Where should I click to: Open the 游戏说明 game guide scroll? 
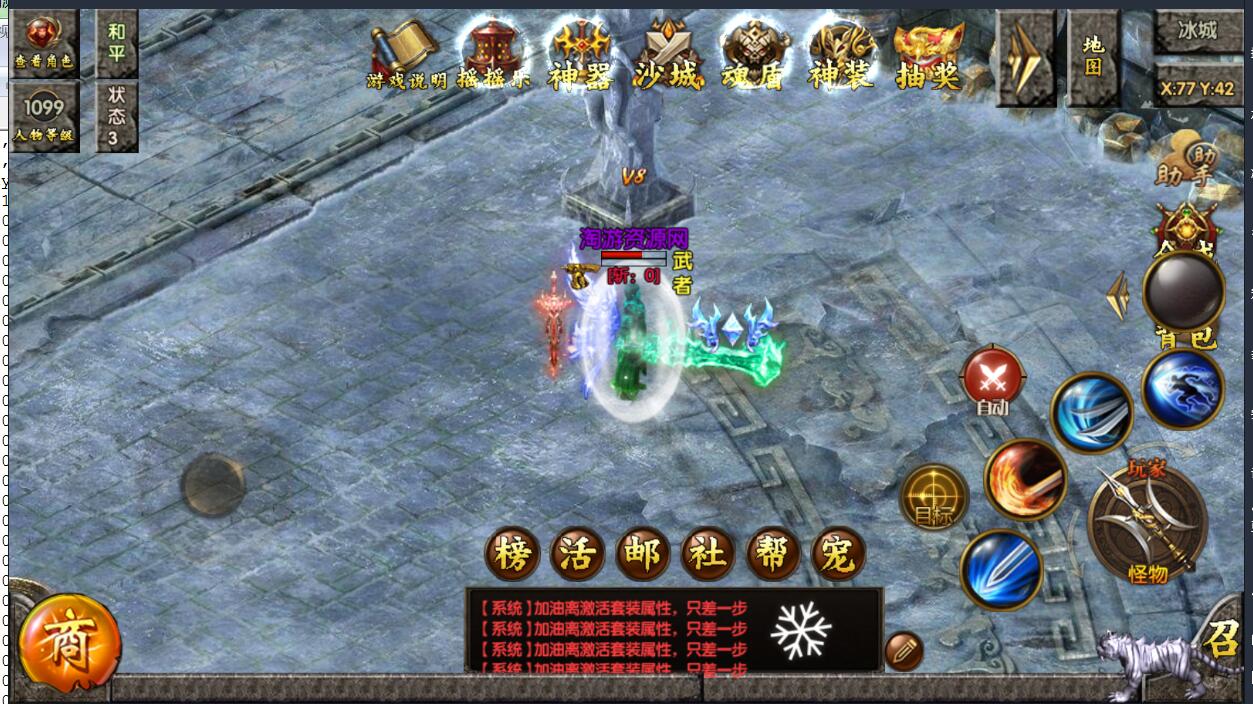click(x=406, y=56)
